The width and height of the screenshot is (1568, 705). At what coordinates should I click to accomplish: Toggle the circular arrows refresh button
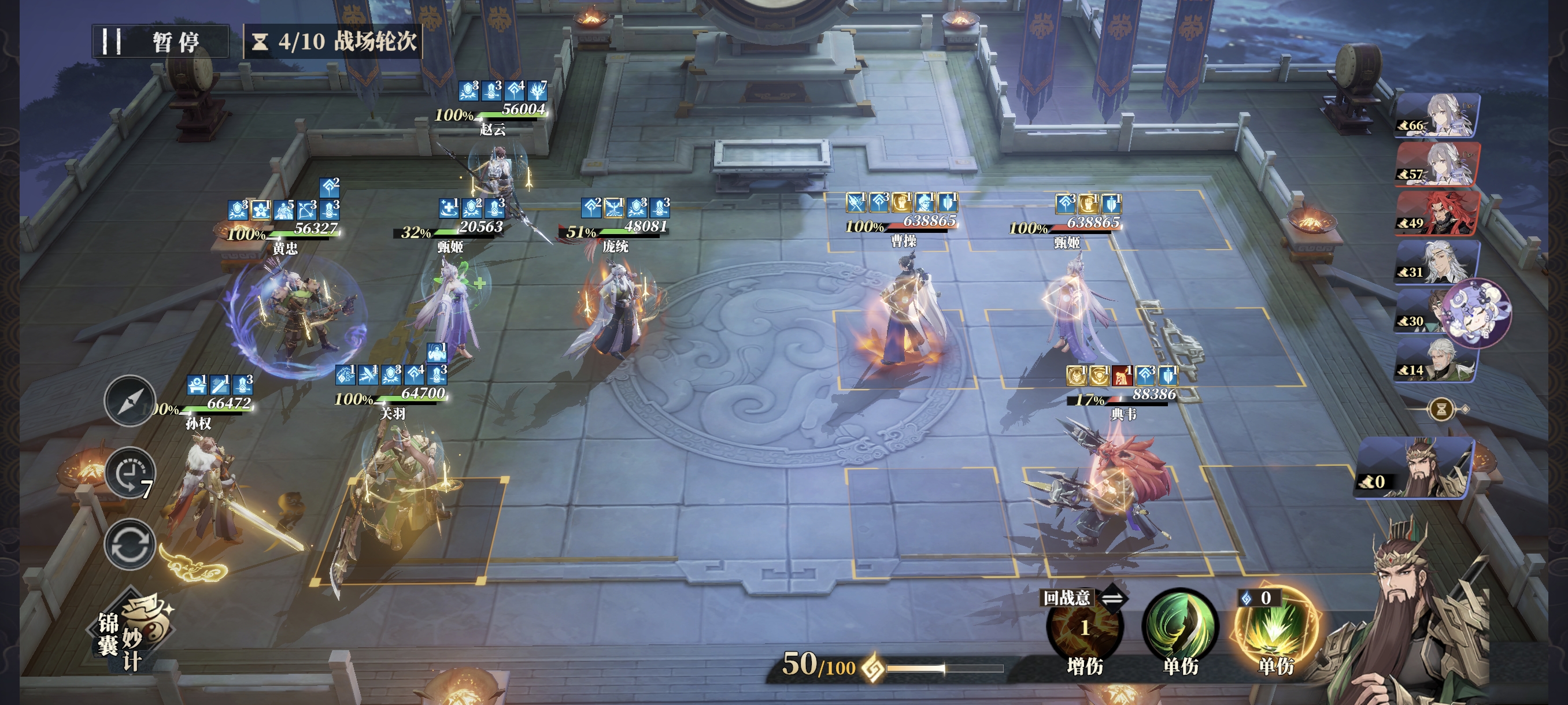click(x=129, y=544)
